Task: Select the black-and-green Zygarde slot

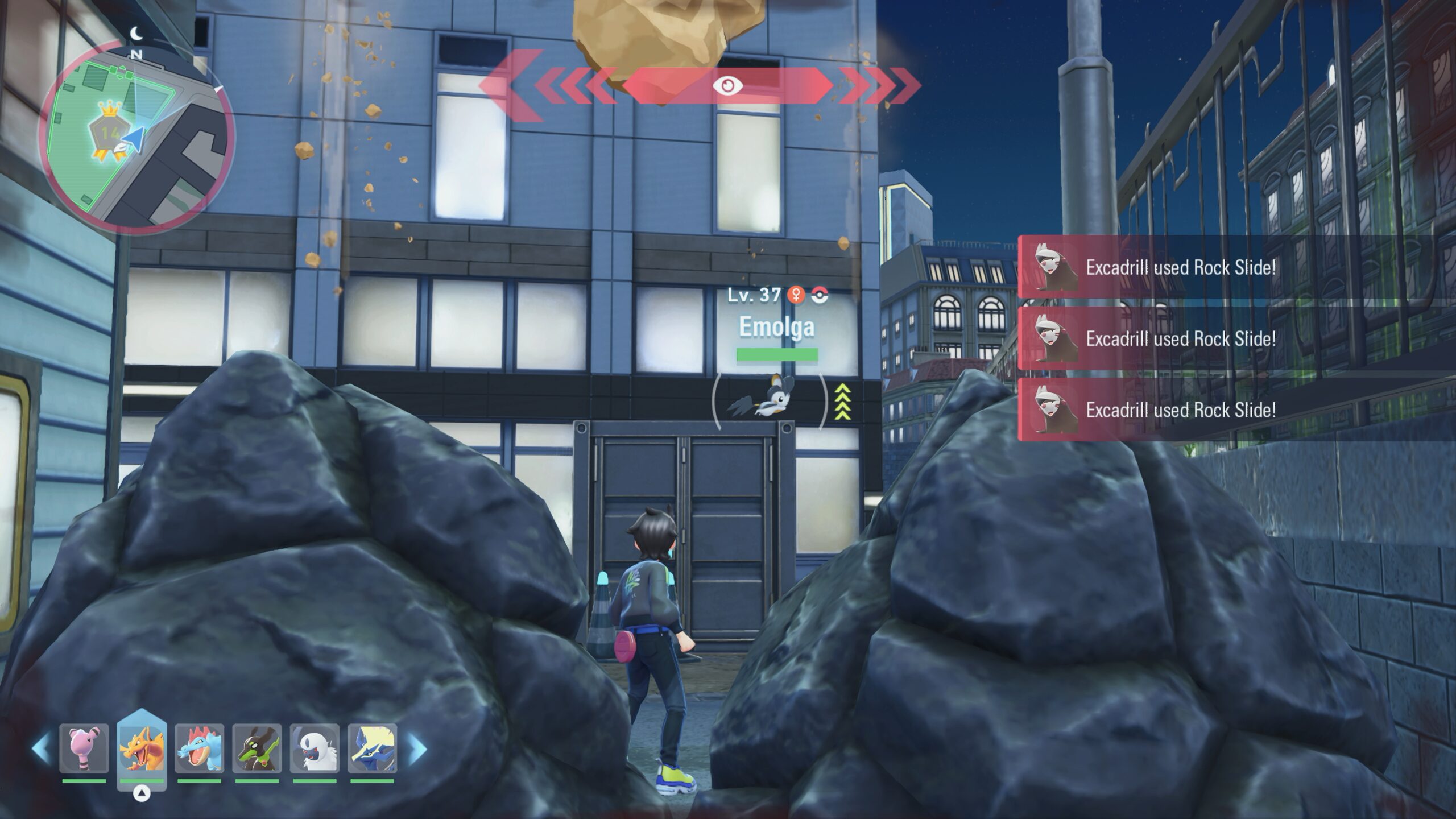Action: click(x=257, y=748)
